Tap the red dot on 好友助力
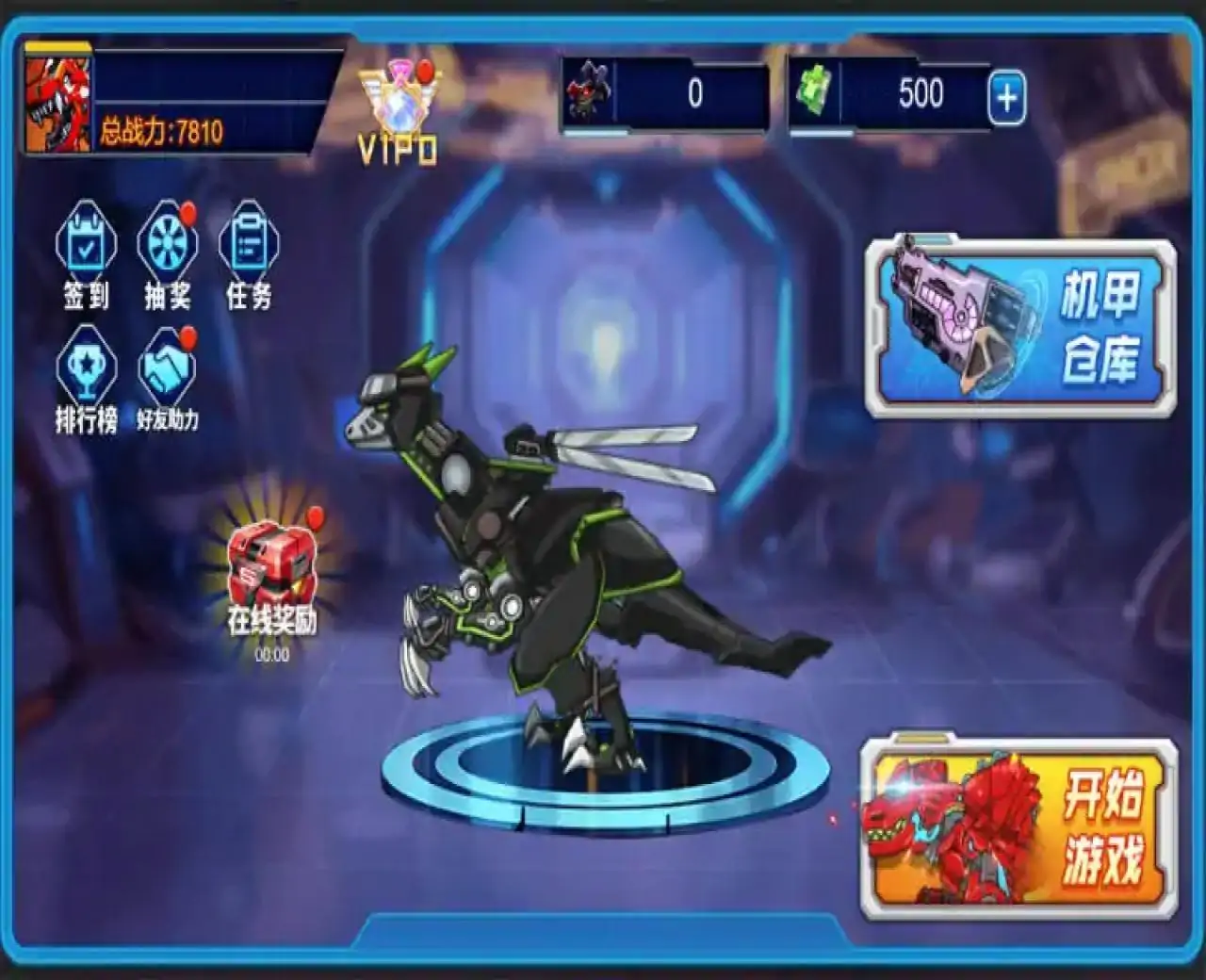The height and width of the screenshot is (980, 1206). (187, 337)
